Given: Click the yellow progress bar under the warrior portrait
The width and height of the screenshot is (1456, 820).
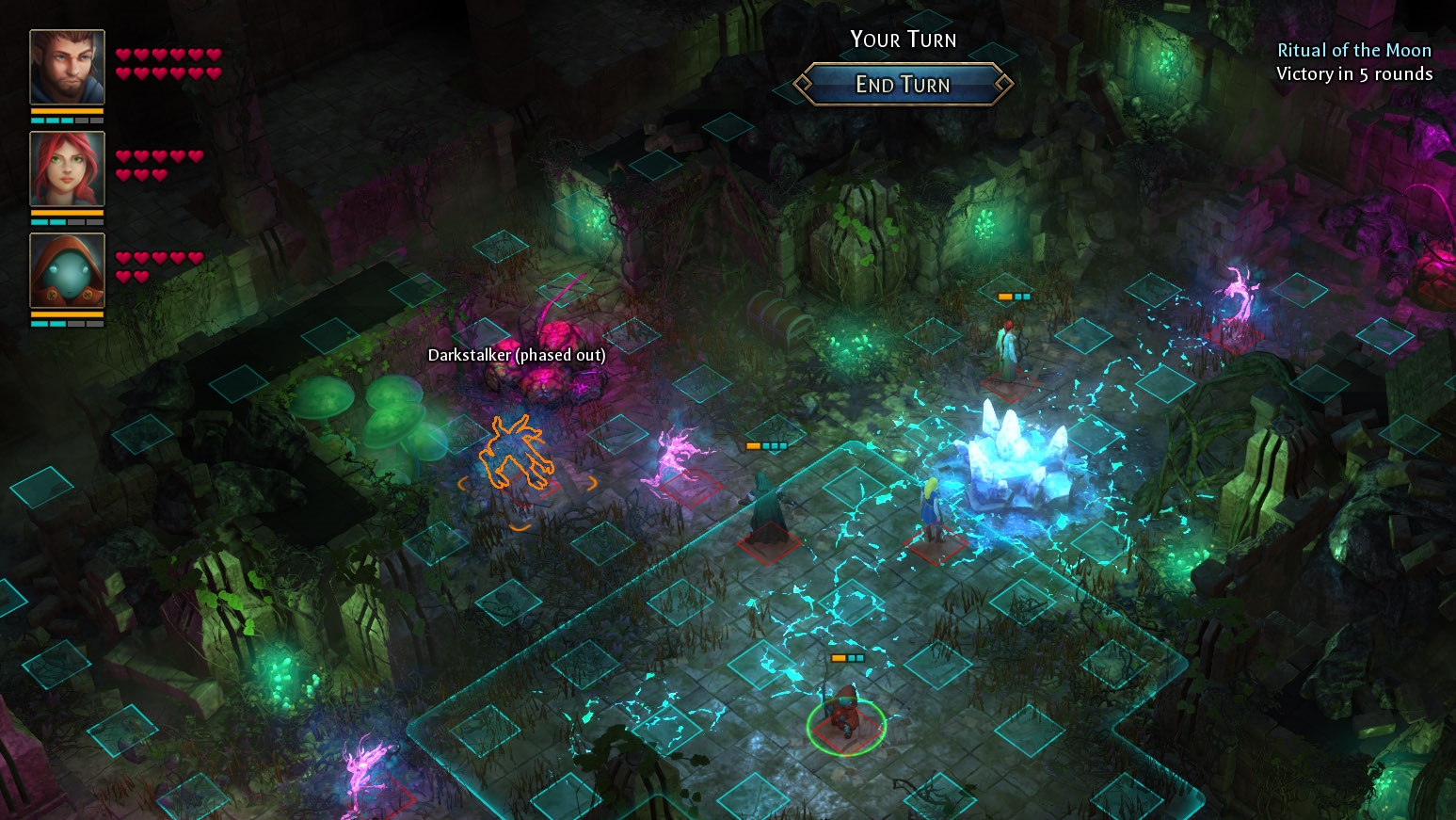Looking at the screenshot, I should pos(66,109).
